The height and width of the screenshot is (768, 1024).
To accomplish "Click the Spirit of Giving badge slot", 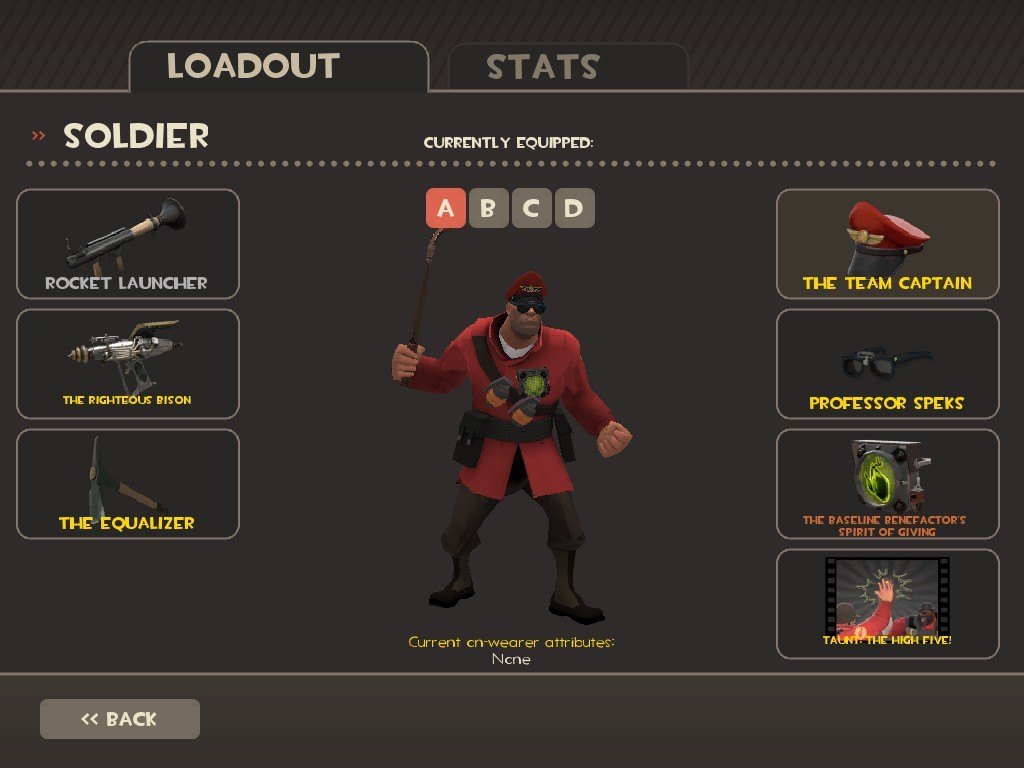I will (887, 484).
